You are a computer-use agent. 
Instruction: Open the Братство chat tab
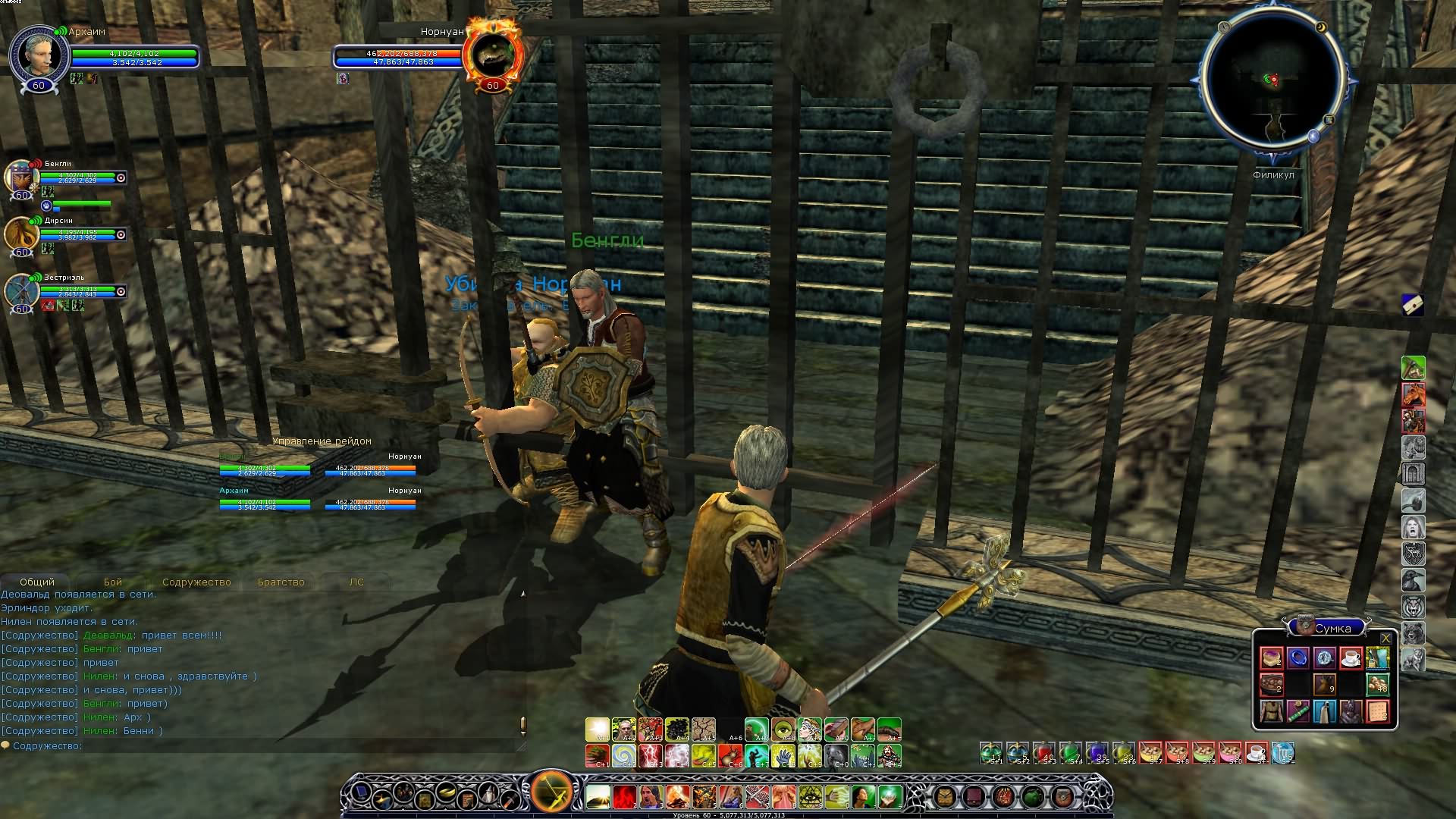click(x=281, y=582)
